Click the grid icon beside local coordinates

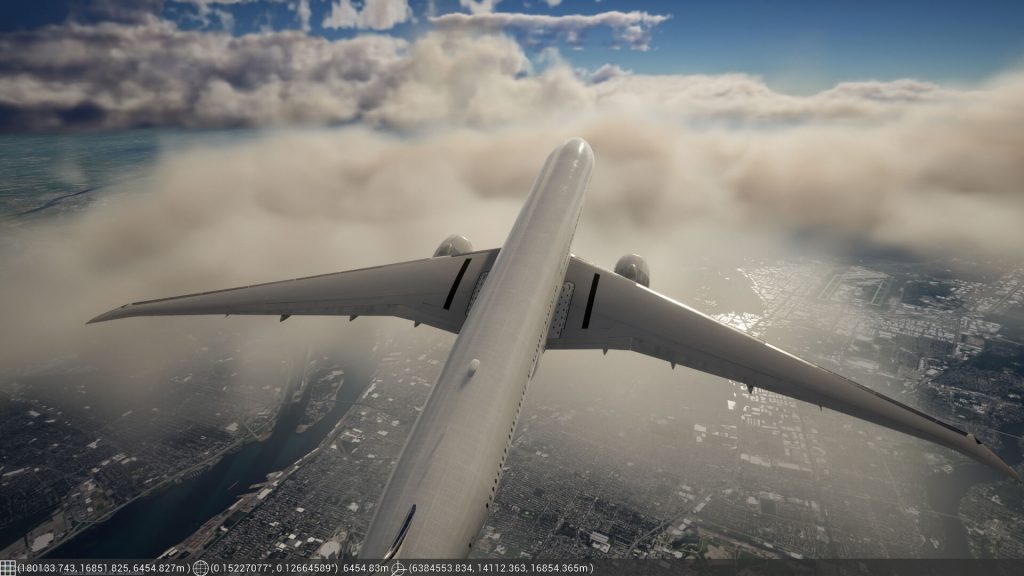pyautogui.click(x=8, y=568)
